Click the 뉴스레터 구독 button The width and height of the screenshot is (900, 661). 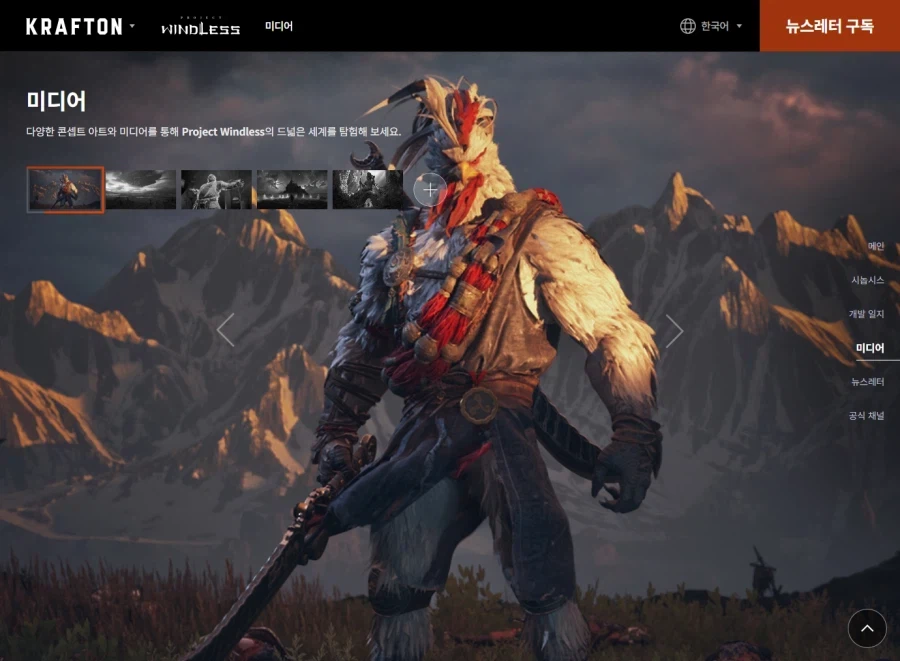click(829, 26)
